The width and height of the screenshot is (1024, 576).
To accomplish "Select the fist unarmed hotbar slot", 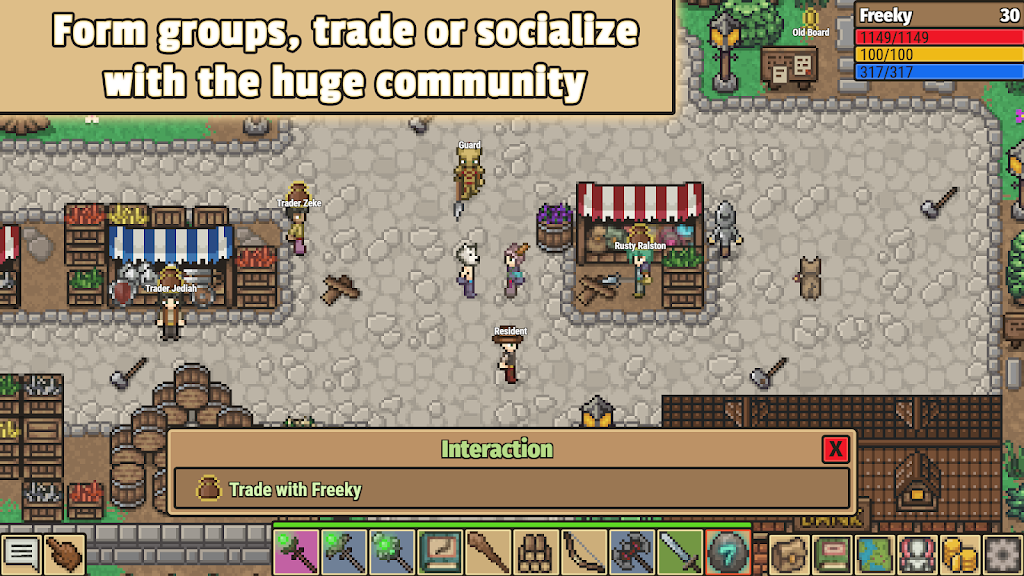I will [x=536, y=551].
